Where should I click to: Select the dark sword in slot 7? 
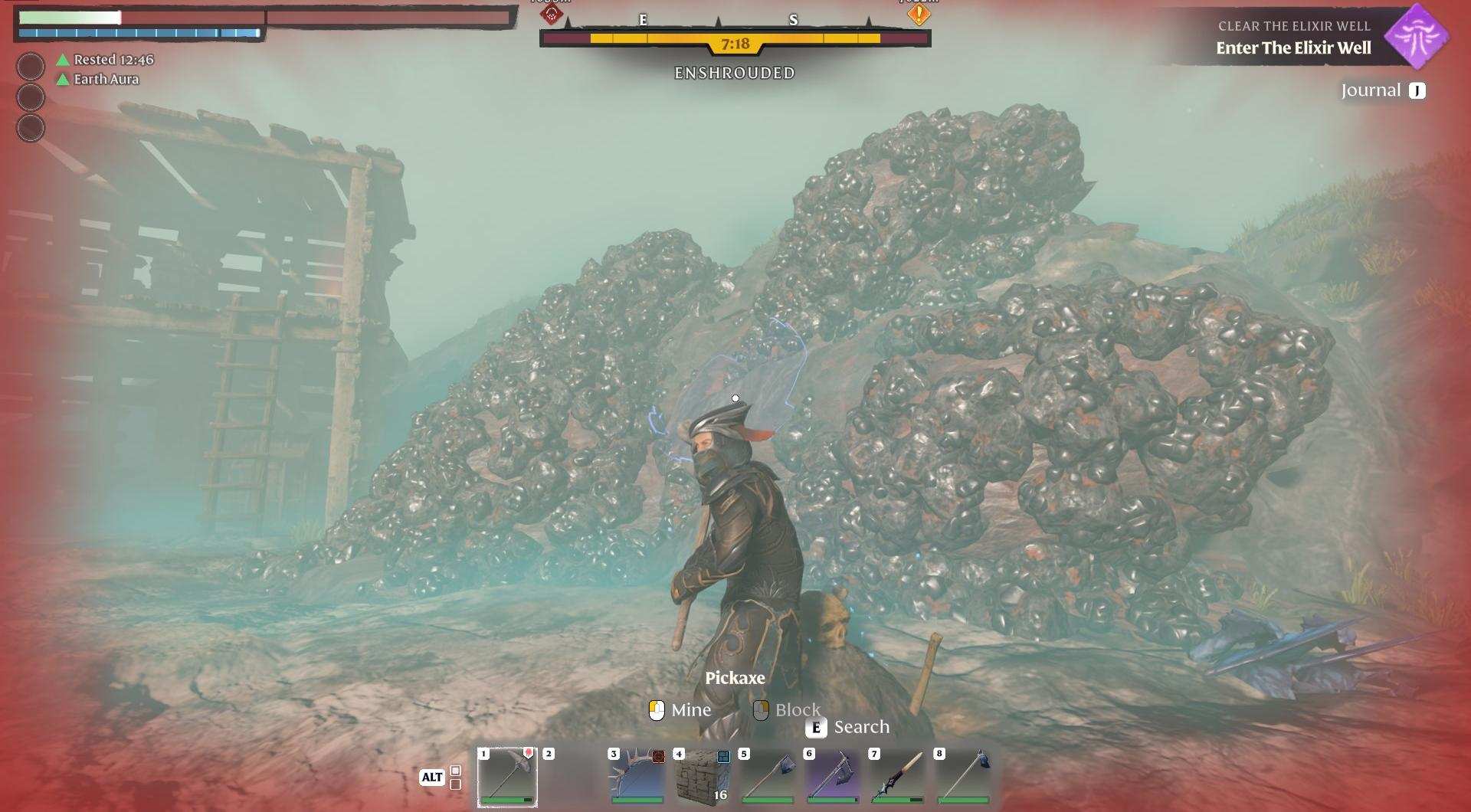(x=898, y=776)
